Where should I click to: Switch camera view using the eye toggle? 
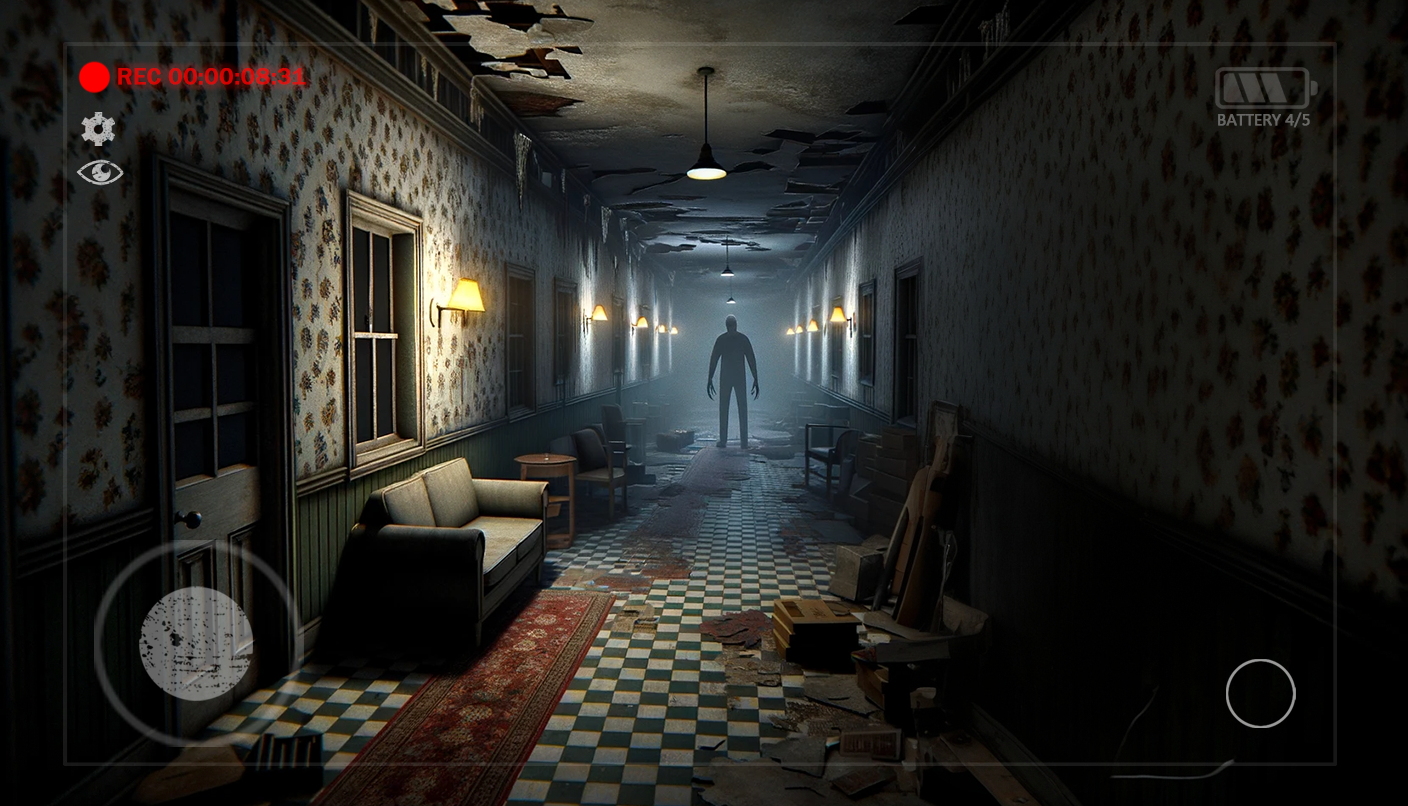99,172
